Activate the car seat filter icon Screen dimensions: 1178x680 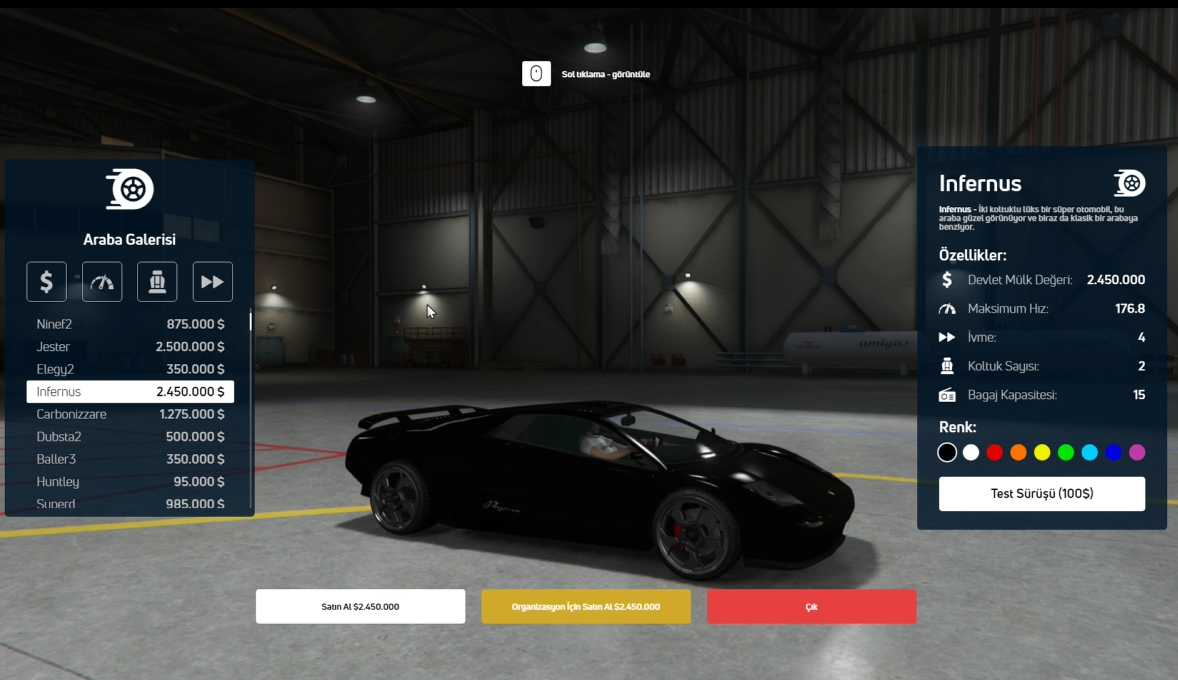click(x=157, y=282)
